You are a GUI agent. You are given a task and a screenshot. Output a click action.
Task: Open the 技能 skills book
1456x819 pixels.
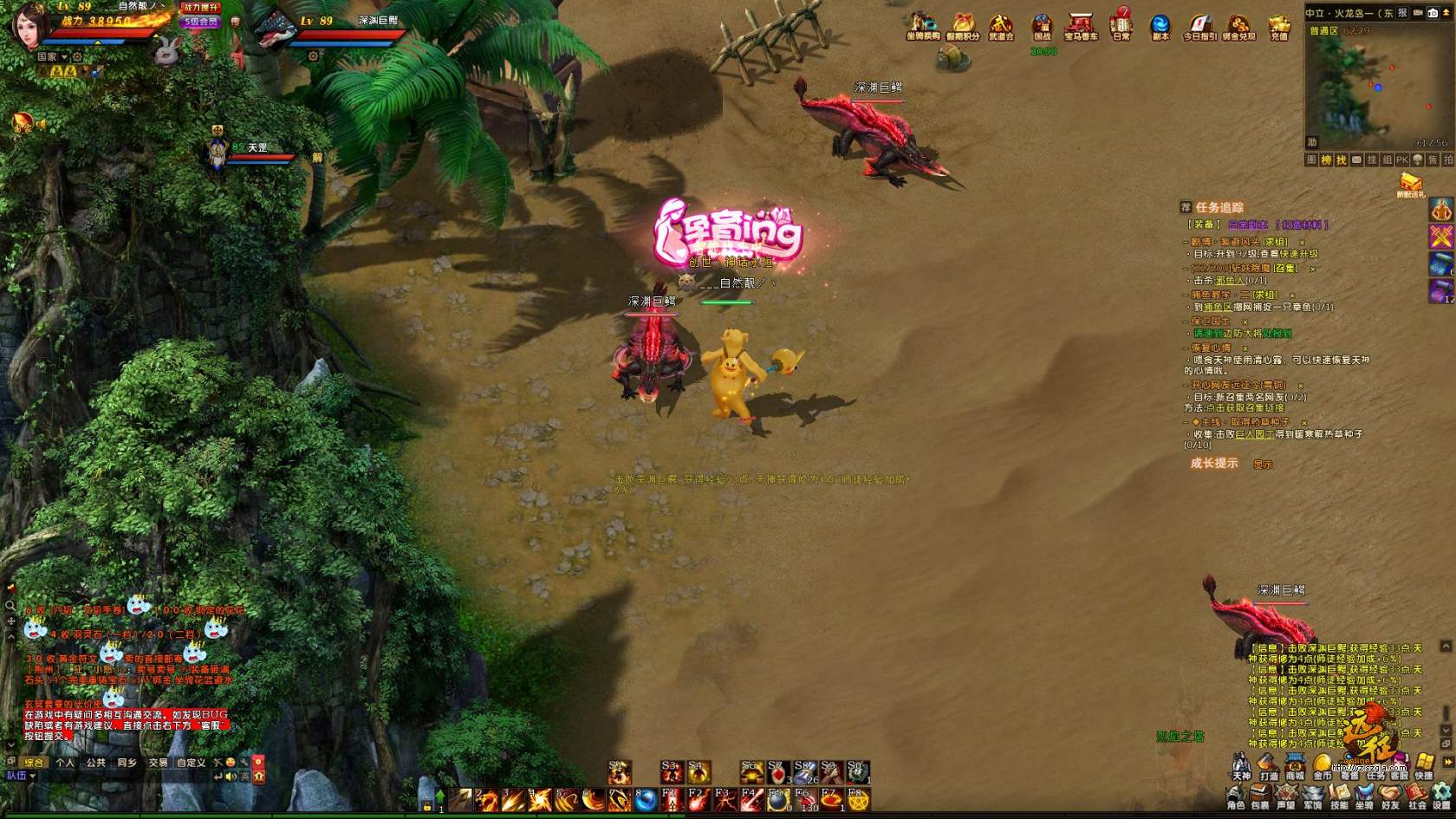coord(1339,796)
